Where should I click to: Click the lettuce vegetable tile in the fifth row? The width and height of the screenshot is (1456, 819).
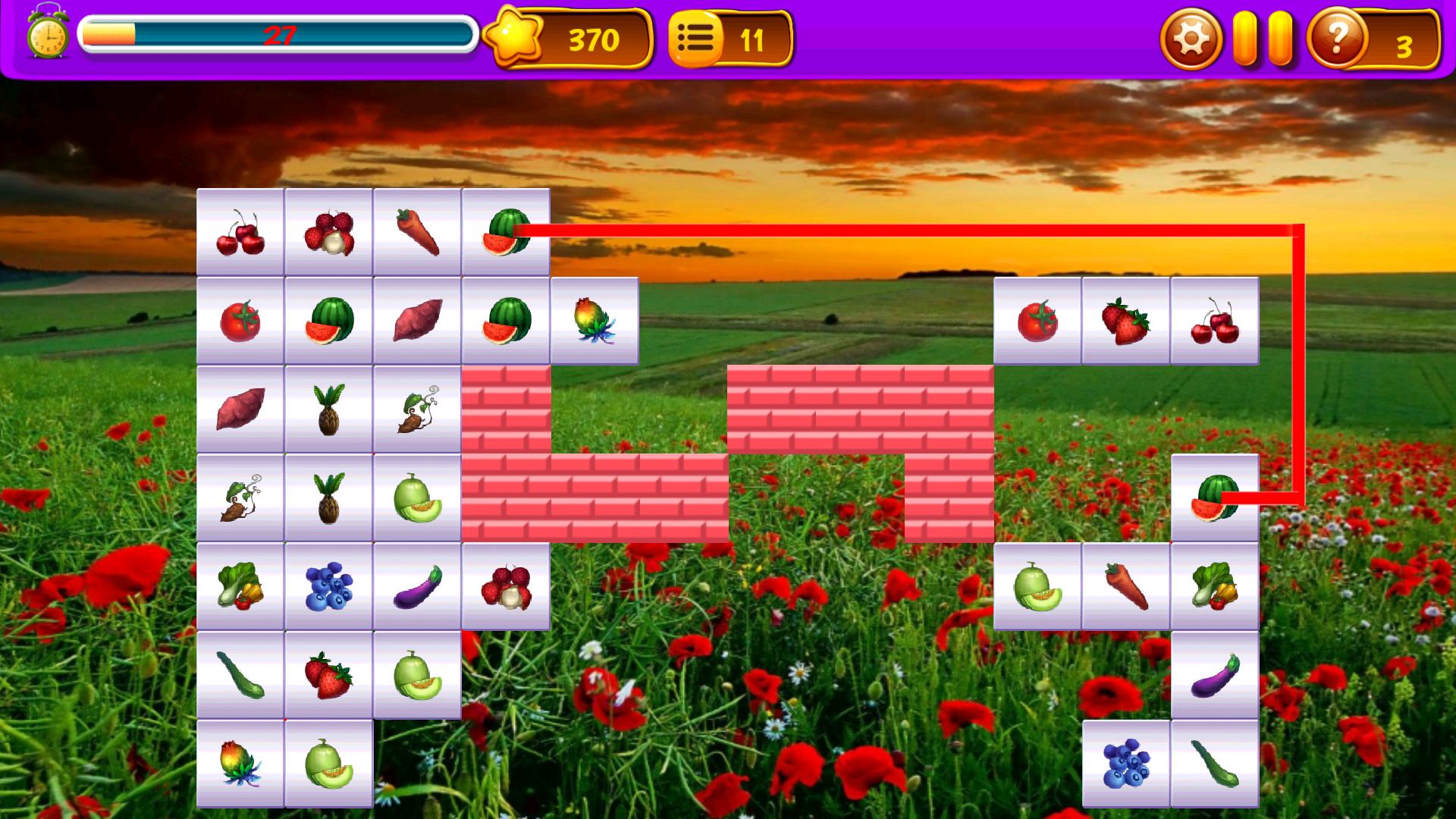pos(240,585)
